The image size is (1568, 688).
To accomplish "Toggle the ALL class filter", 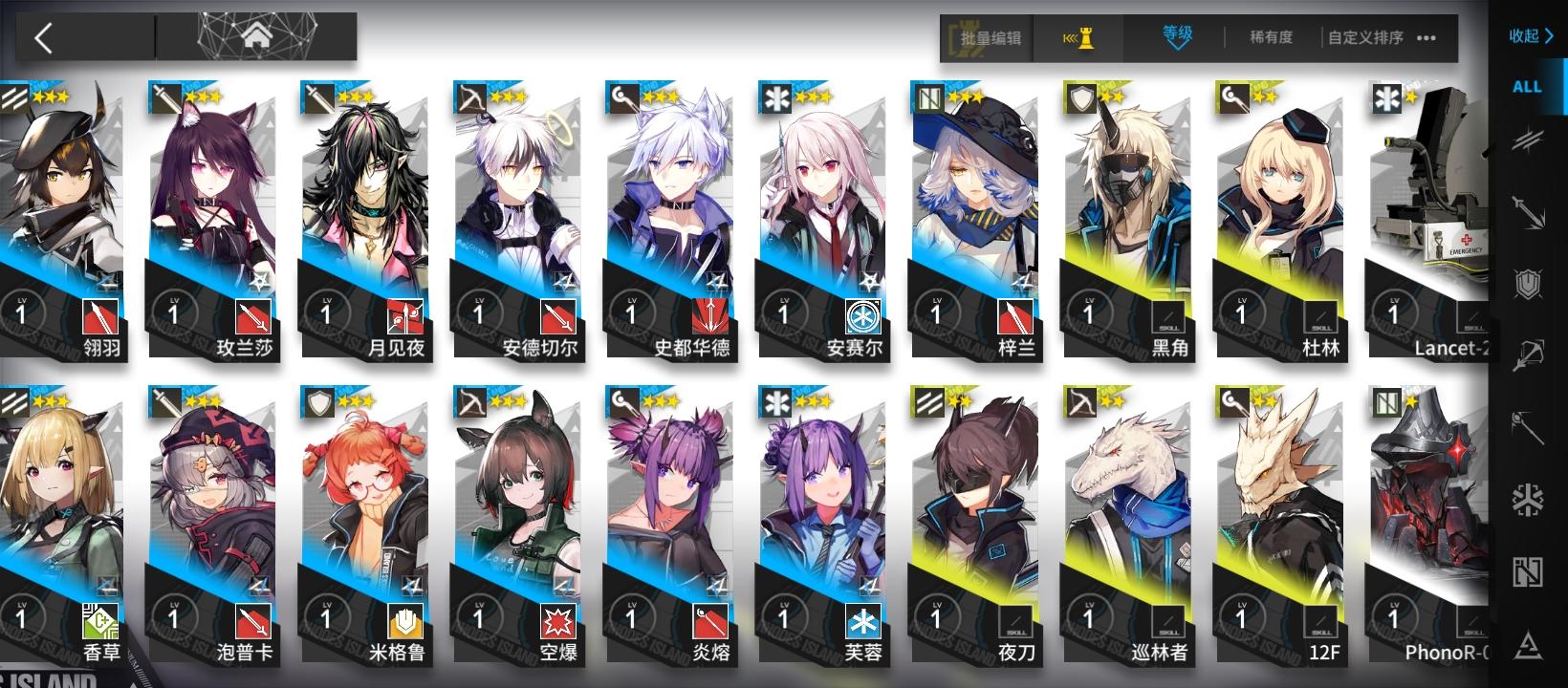I will [x=1528, y=87].
